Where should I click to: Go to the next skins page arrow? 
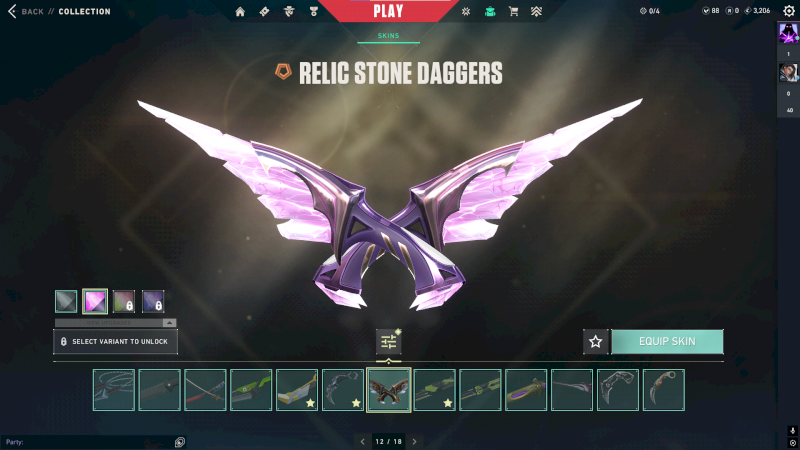pyautogui.click(x=415, y=441)
